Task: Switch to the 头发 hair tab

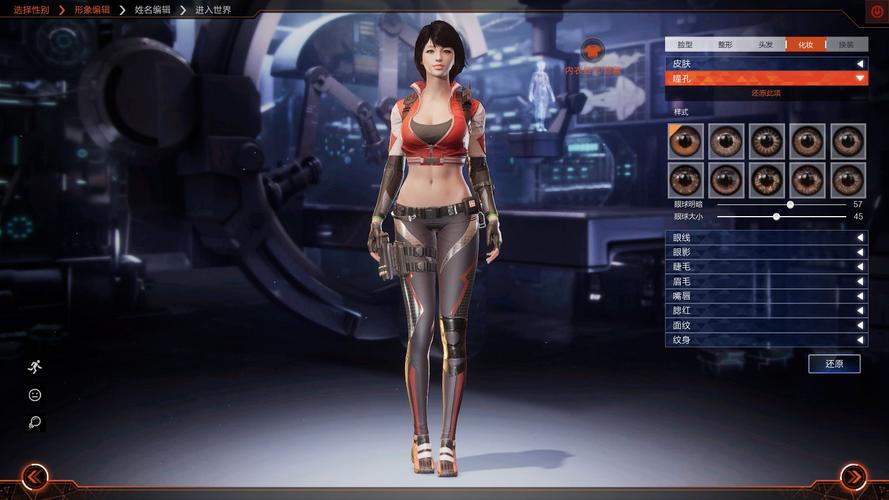Action: tap(765, 45)
